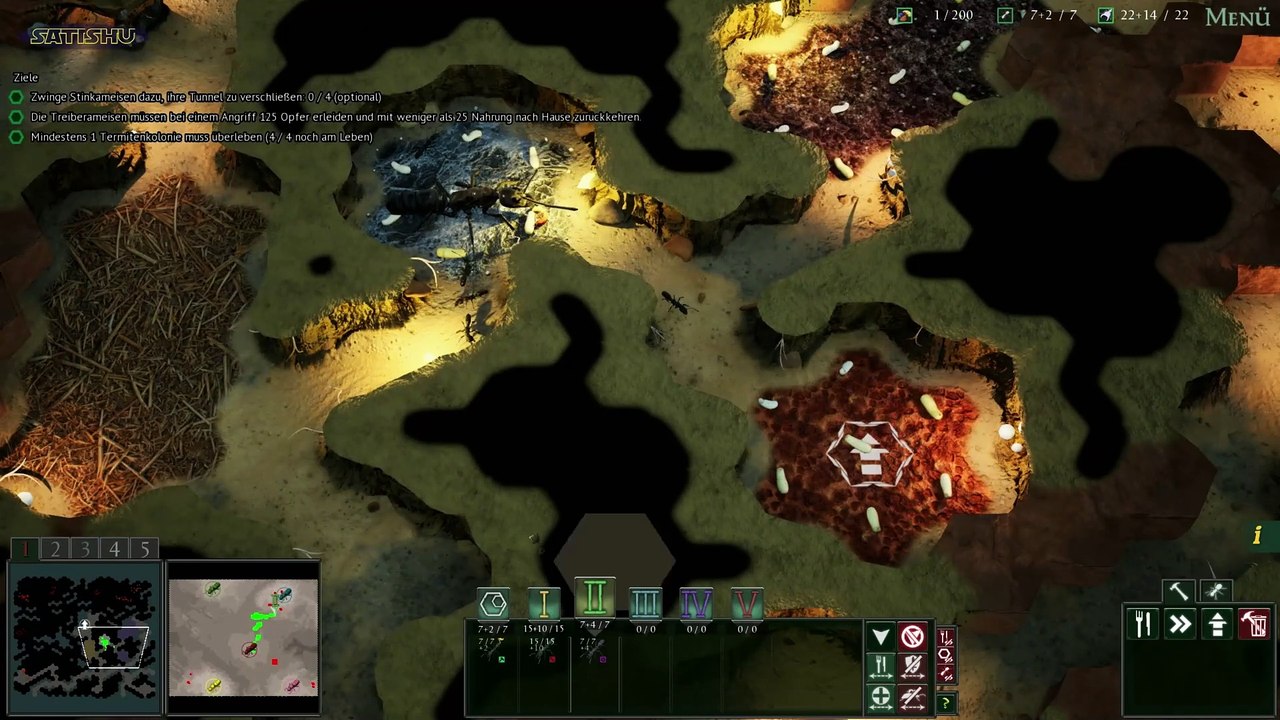Open minimap tab 5

pos(144,549)
